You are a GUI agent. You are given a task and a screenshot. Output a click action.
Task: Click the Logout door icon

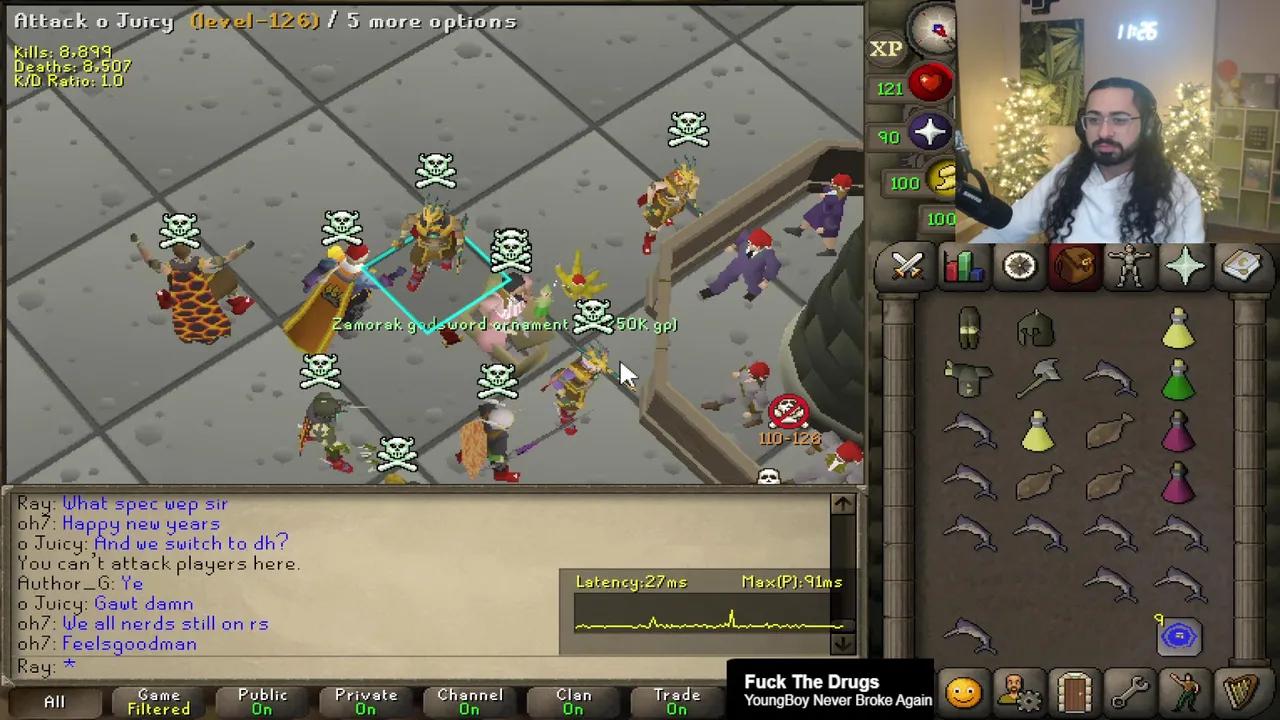click(1073, 690)
